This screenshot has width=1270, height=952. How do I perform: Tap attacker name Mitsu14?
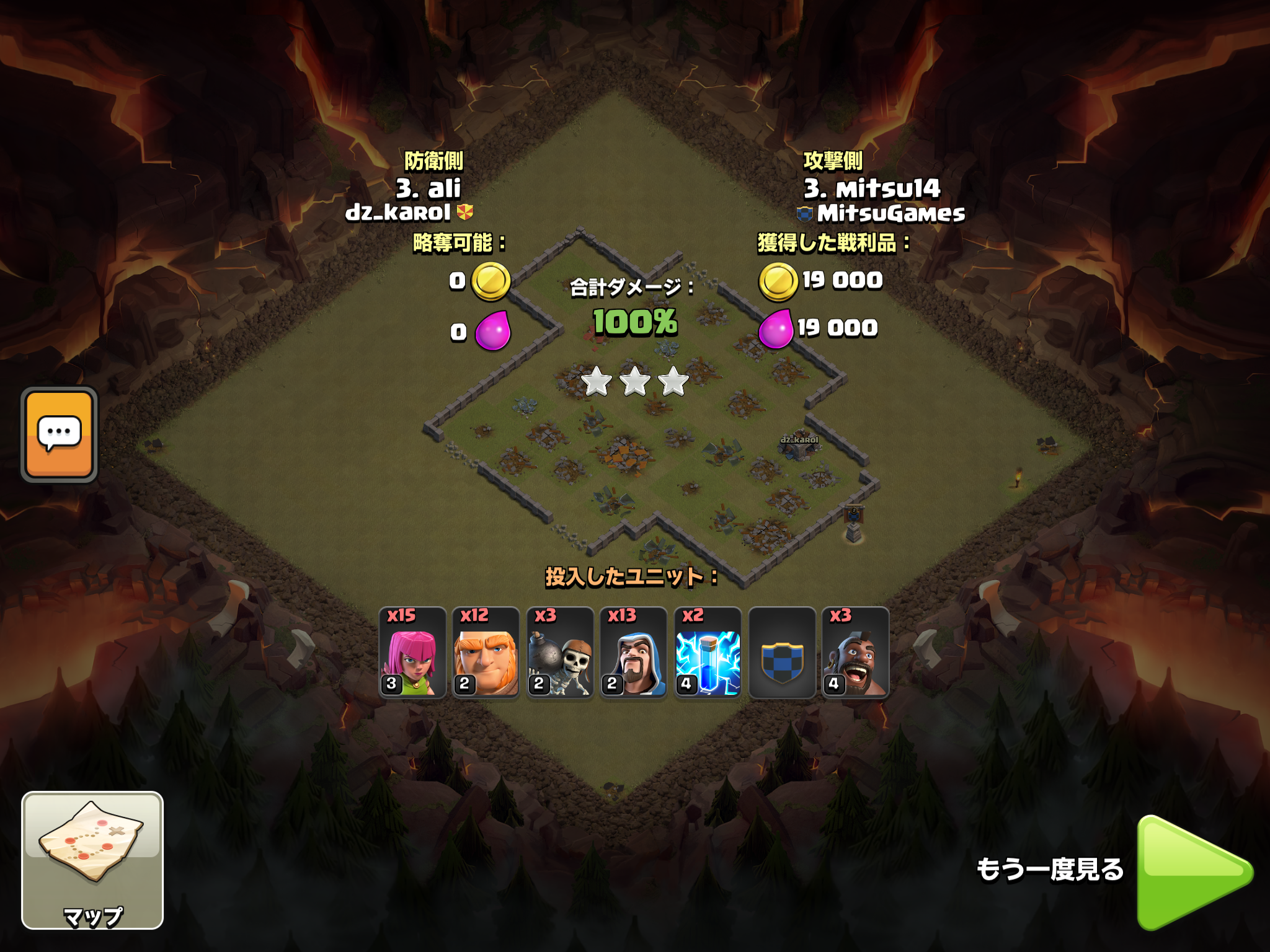[873, 188]
